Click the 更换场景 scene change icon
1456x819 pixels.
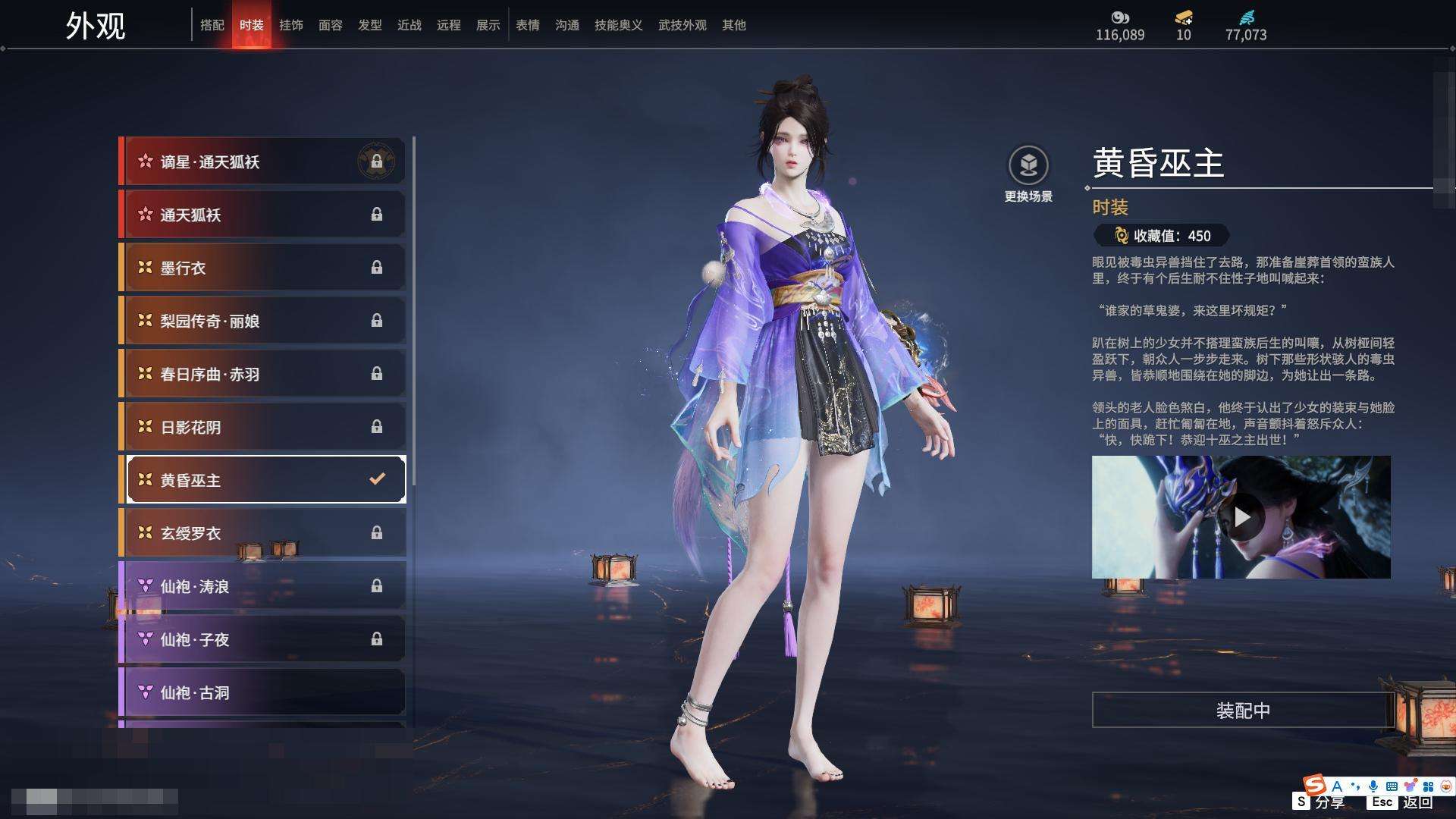(1028, 165)
